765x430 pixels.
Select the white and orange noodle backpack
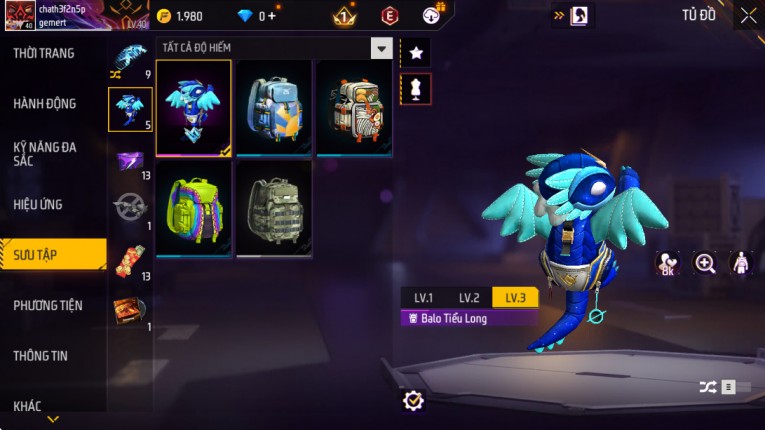[354, 107]
